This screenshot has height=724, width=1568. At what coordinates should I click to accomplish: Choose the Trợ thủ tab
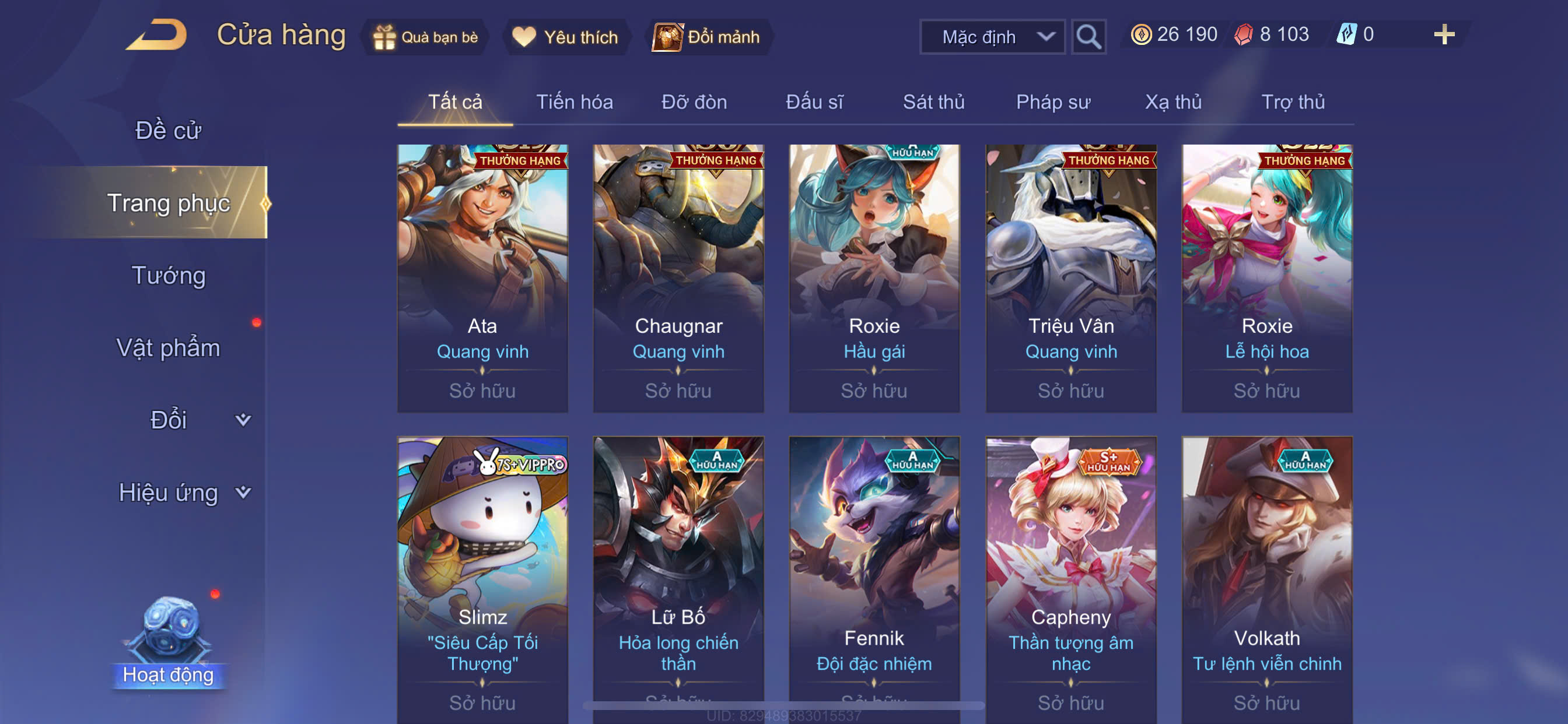[x=1292, y=101]
